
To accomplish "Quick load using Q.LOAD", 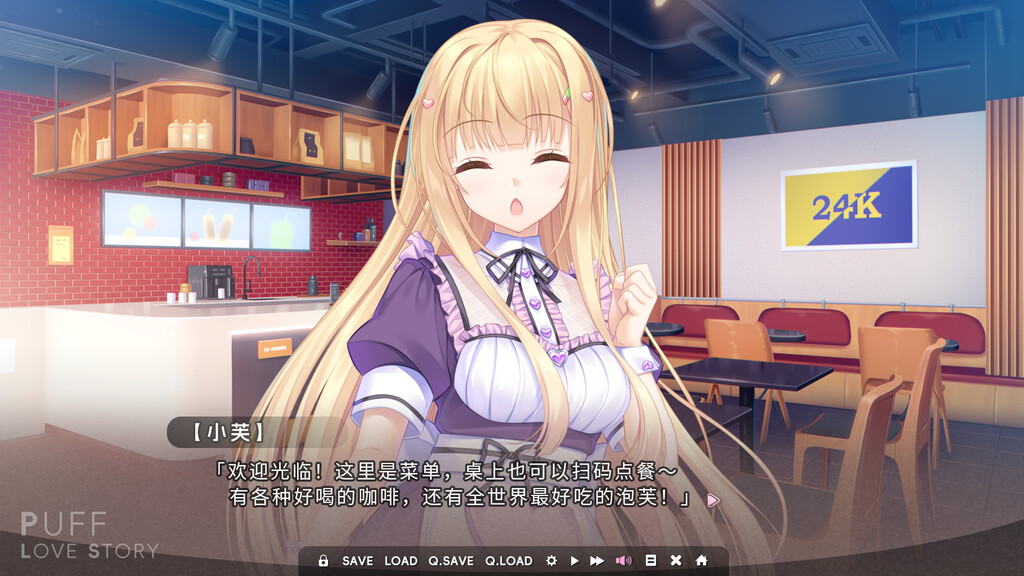I will (509, 561).
